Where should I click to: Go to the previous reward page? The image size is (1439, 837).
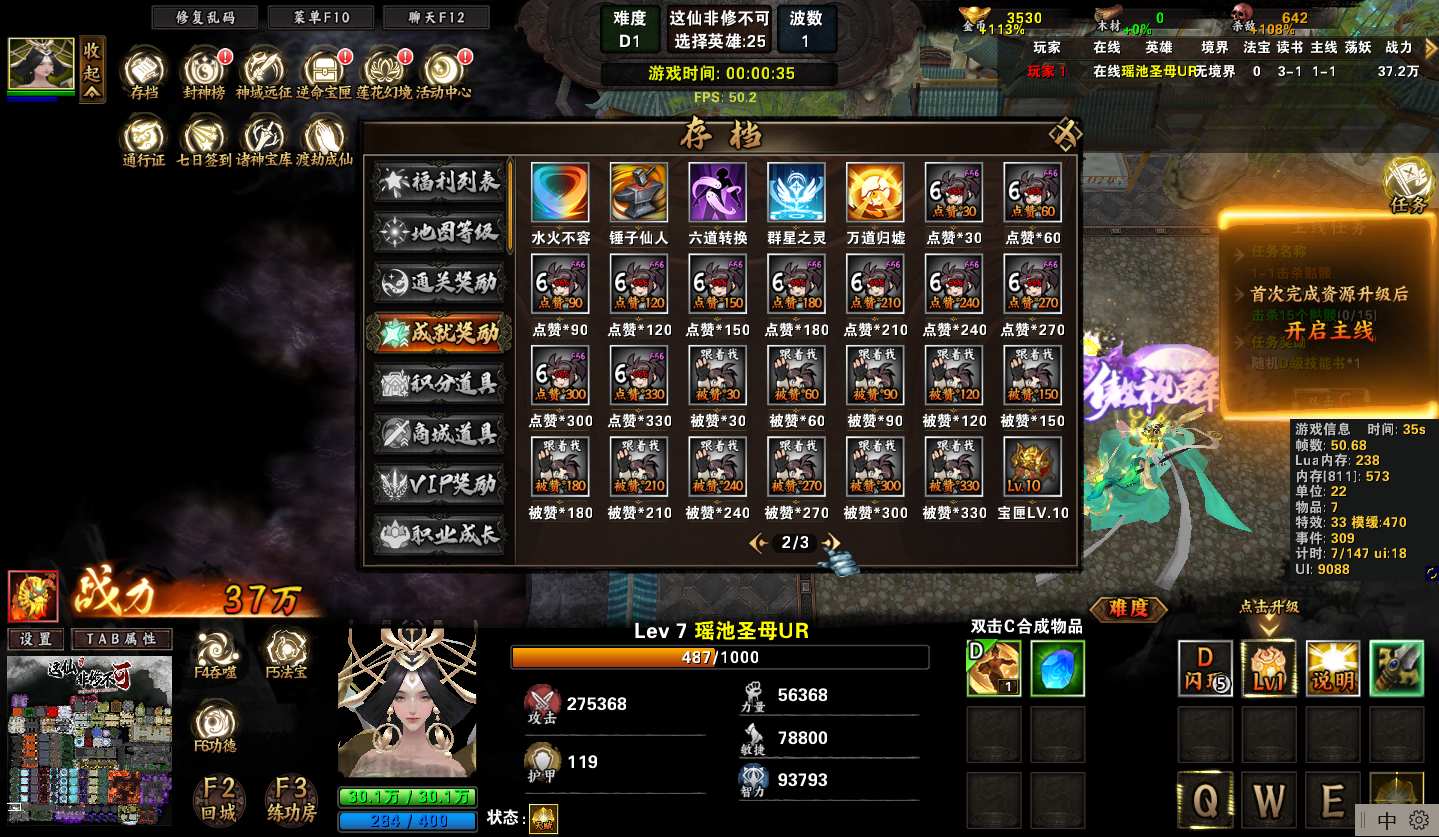758,543
